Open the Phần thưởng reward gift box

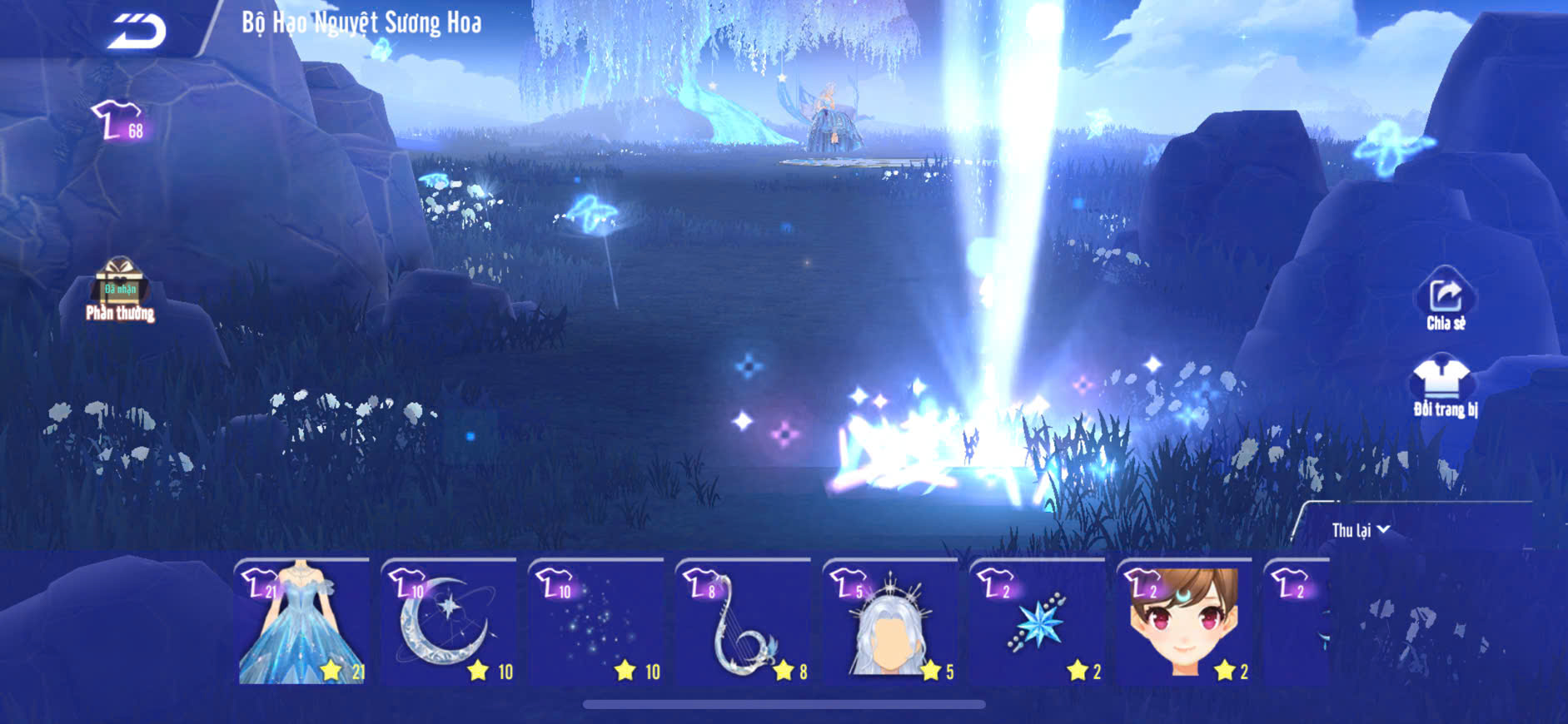pyautogui.click(x=120, y=289)
